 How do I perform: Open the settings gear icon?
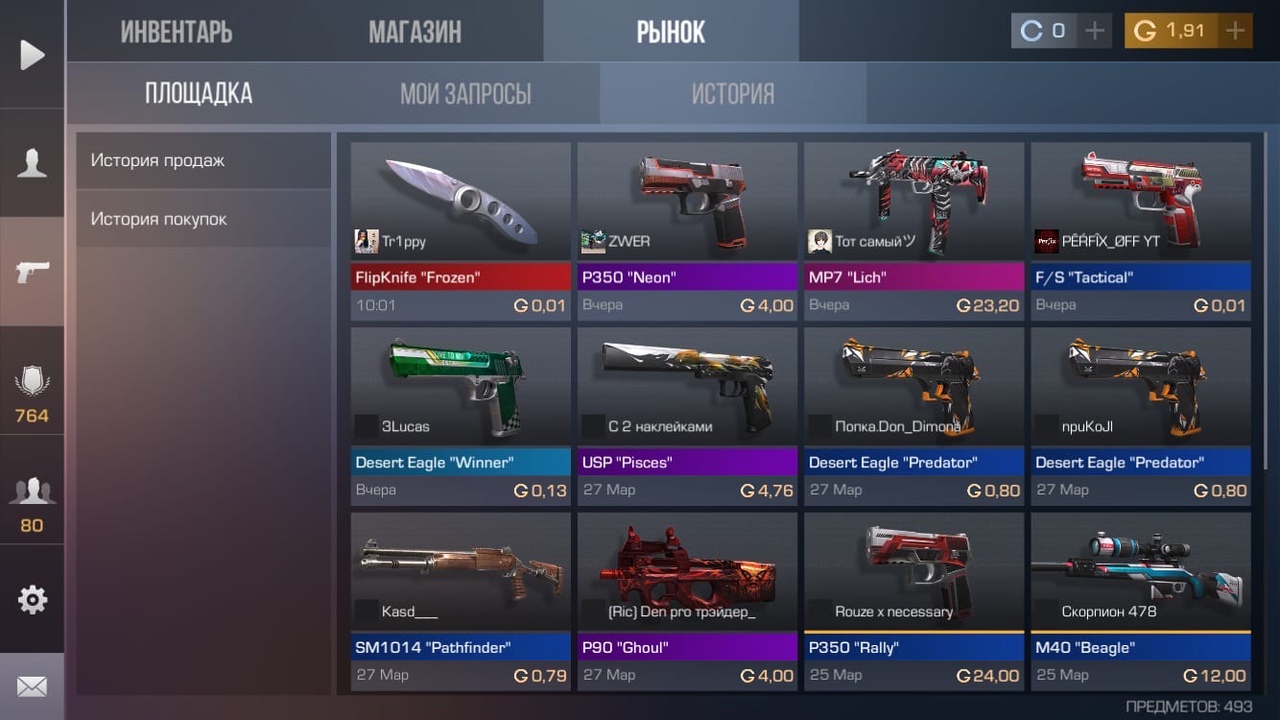click(x=32, y=599)
